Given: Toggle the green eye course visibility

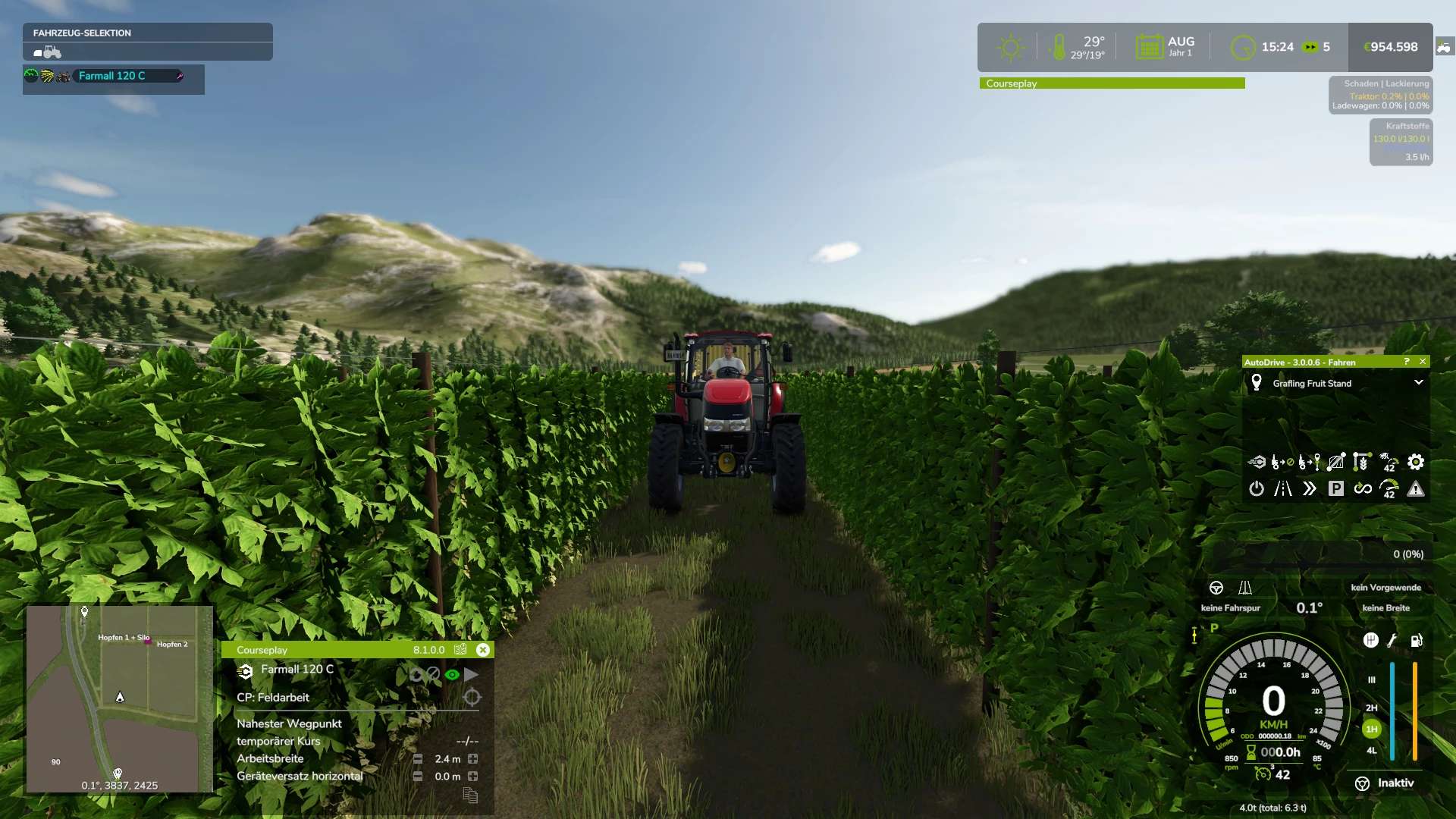Looking at the screenshot, I should 452,674.
